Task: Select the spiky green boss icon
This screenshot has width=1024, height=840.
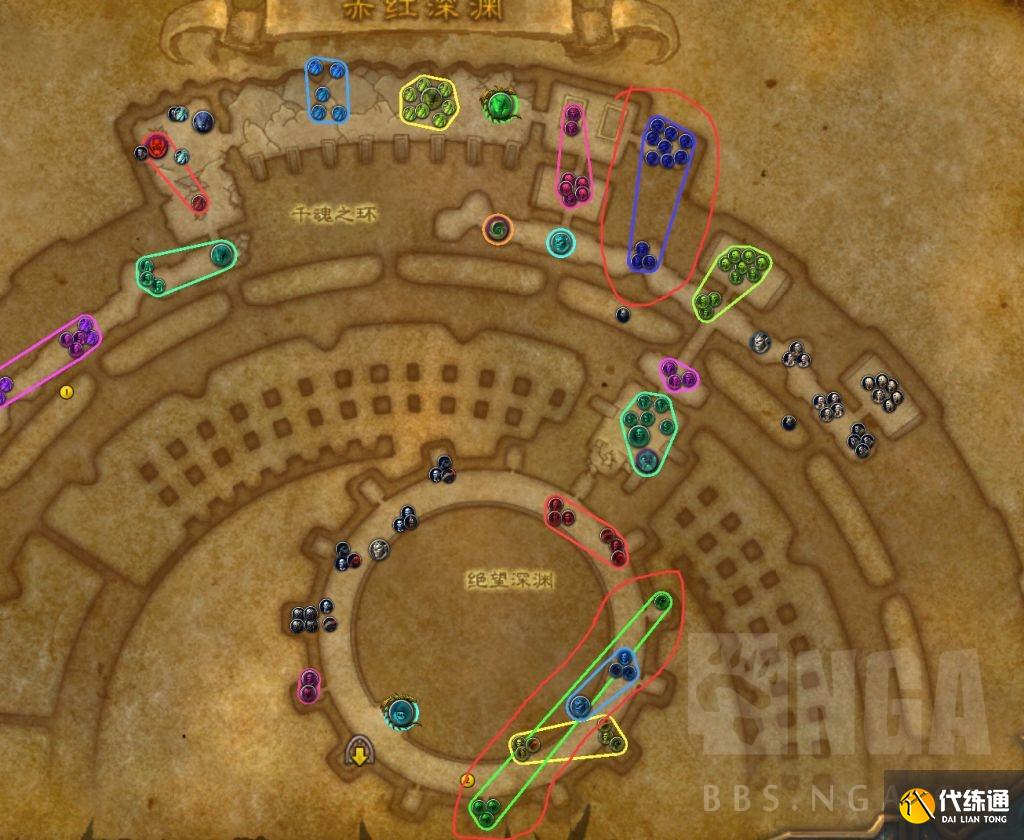Action: [x=499, y=103]
